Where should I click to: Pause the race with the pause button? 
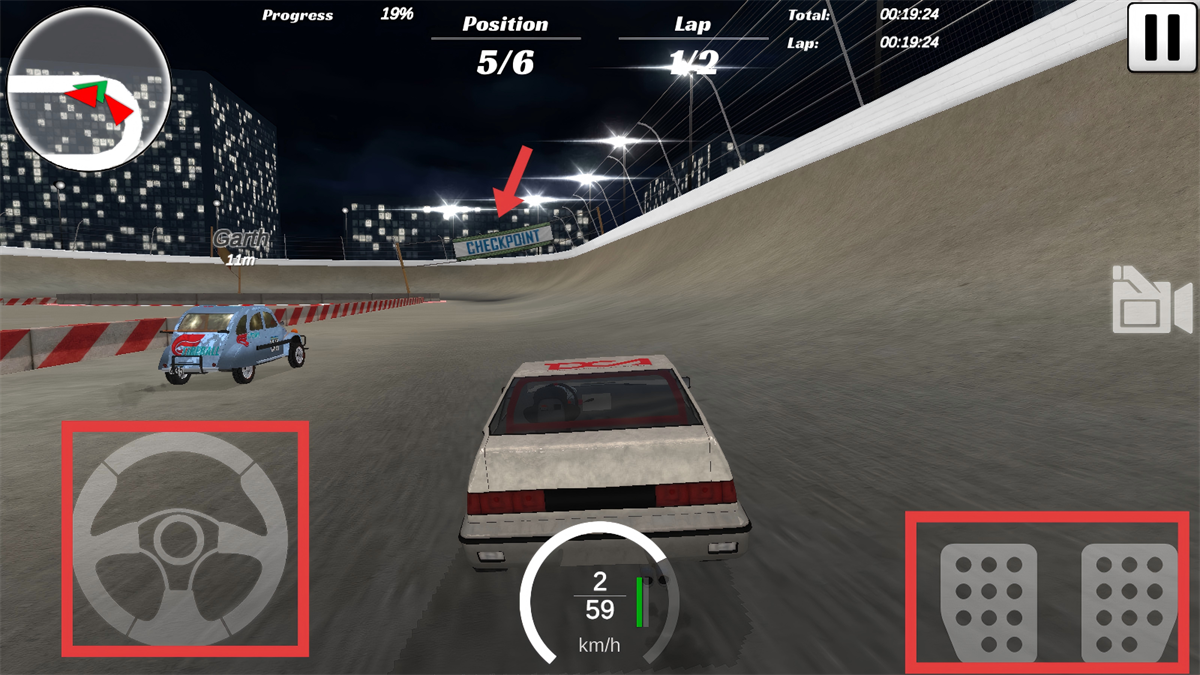pos(1162,37)
